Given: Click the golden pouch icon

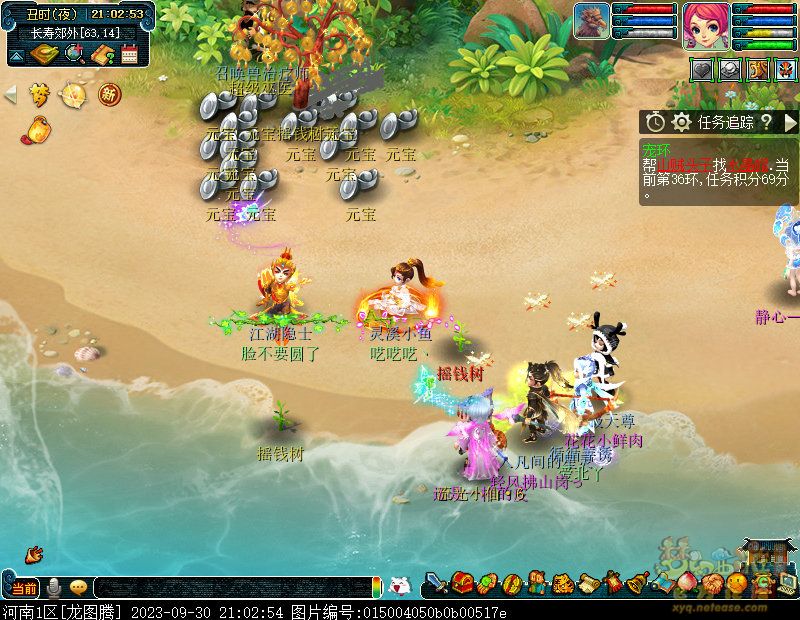Looking at the screenshot, I should tap(38, 129).
